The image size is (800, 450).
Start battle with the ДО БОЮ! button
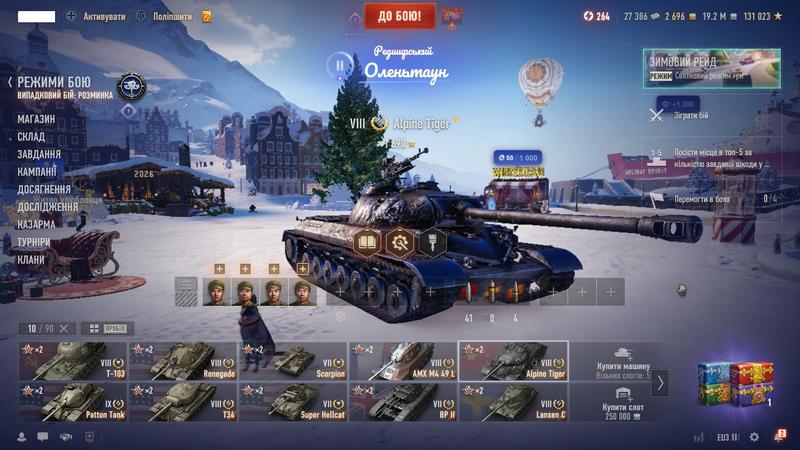pyautogui.click(x=399, y=15)
